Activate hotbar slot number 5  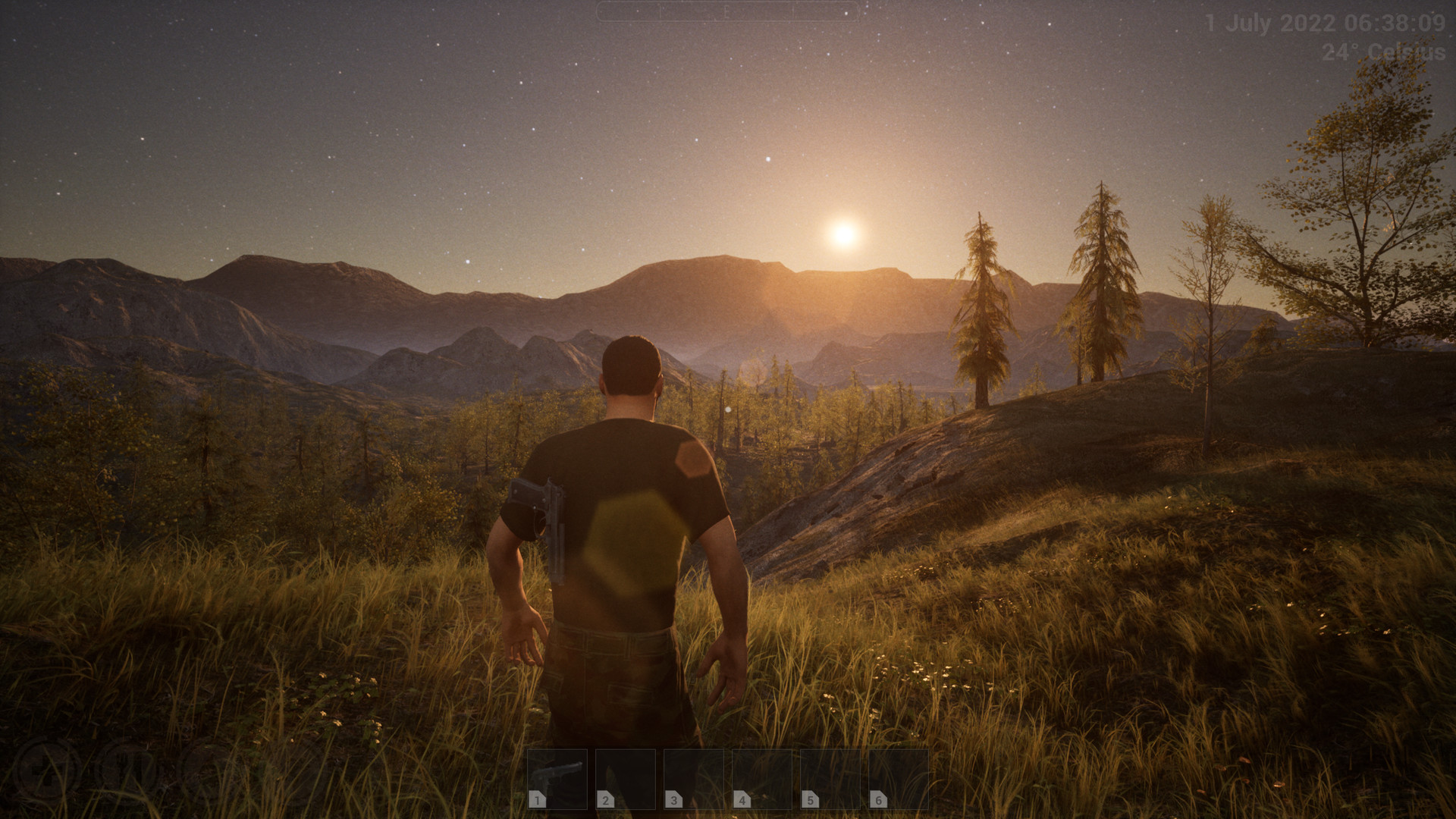click(x=830, y=779)
